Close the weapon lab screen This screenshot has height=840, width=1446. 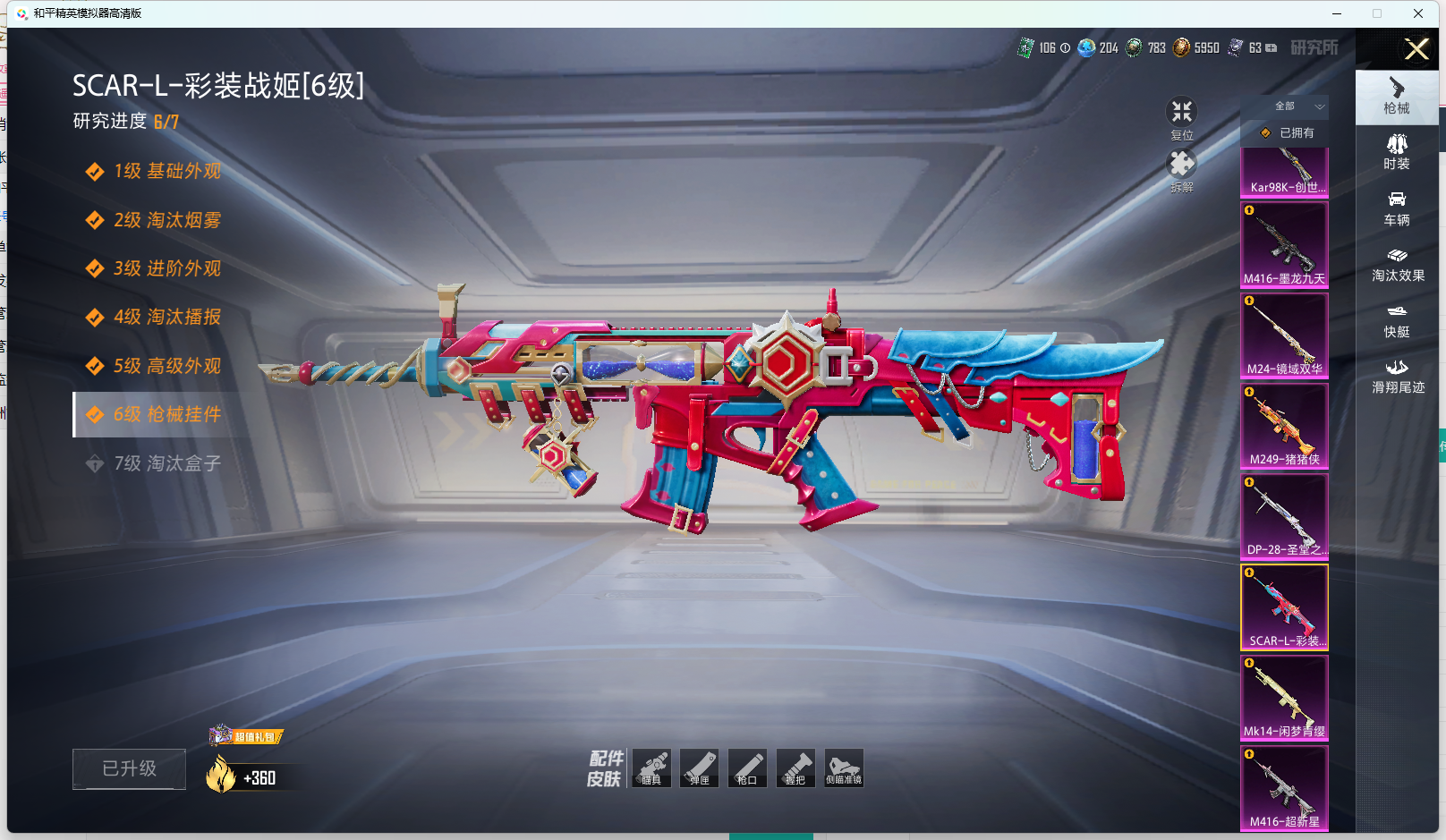[x=1416, y=49]
